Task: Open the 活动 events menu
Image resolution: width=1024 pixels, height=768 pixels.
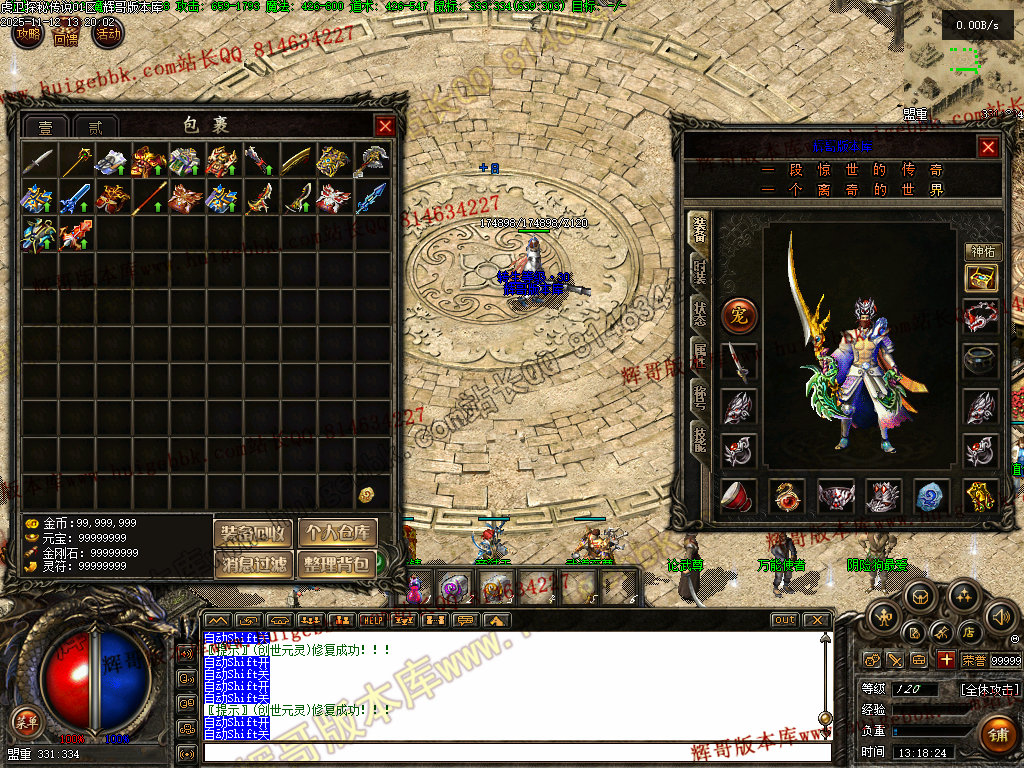Action: point(107,35)
